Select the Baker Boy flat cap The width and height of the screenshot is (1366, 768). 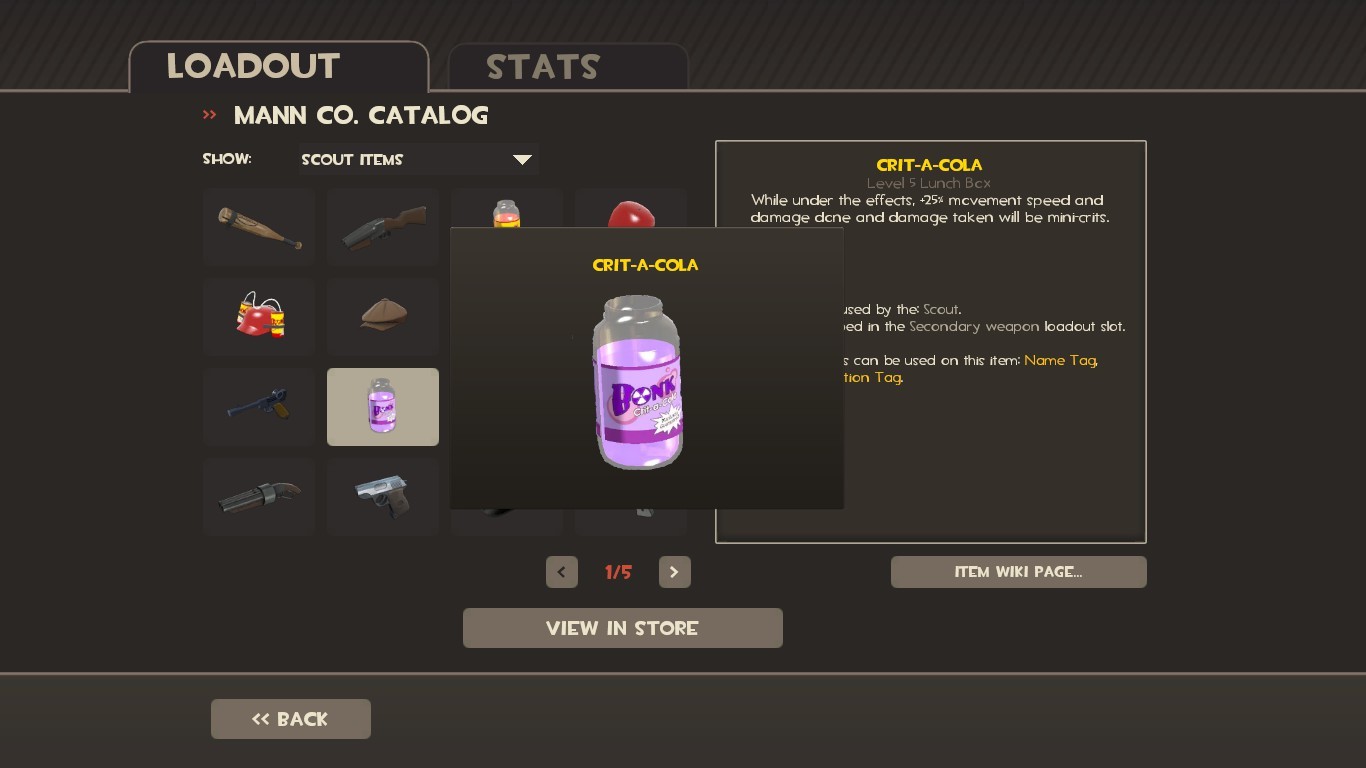(382, 317)
